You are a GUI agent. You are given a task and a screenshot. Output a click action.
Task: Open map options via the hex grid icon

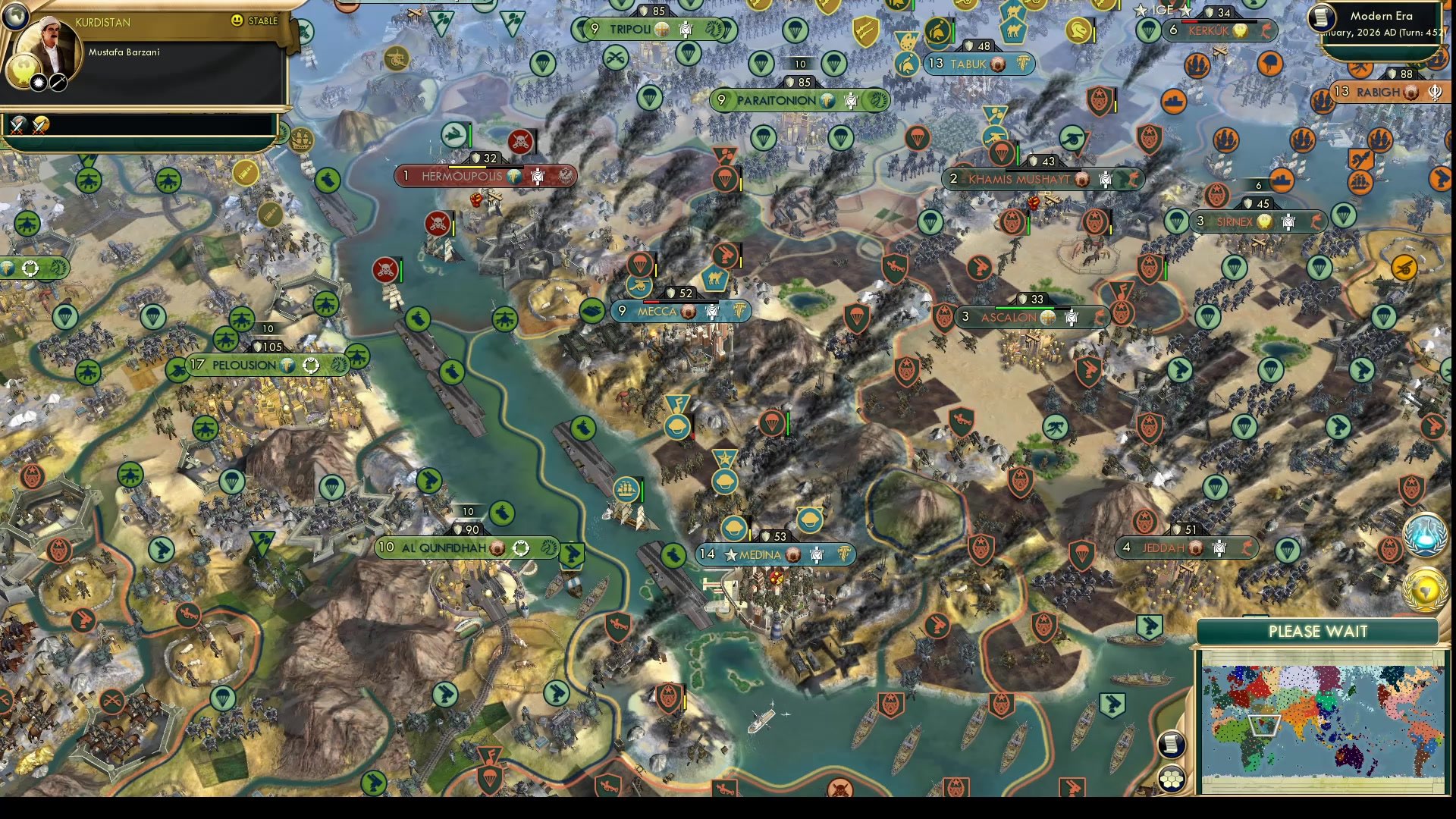coord(1171,780)
